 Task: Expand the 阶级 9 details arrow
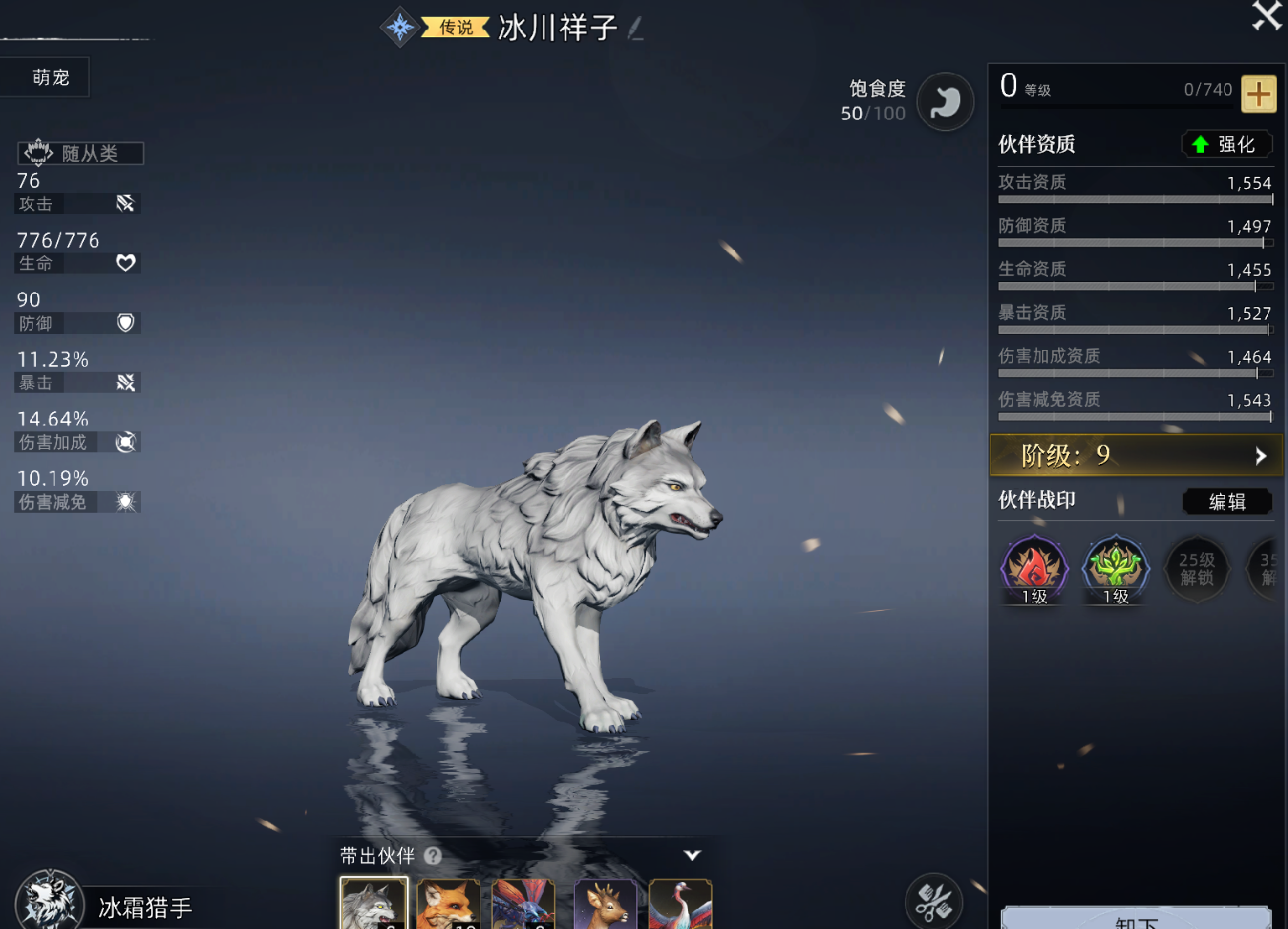click(x=1260, y=456)
